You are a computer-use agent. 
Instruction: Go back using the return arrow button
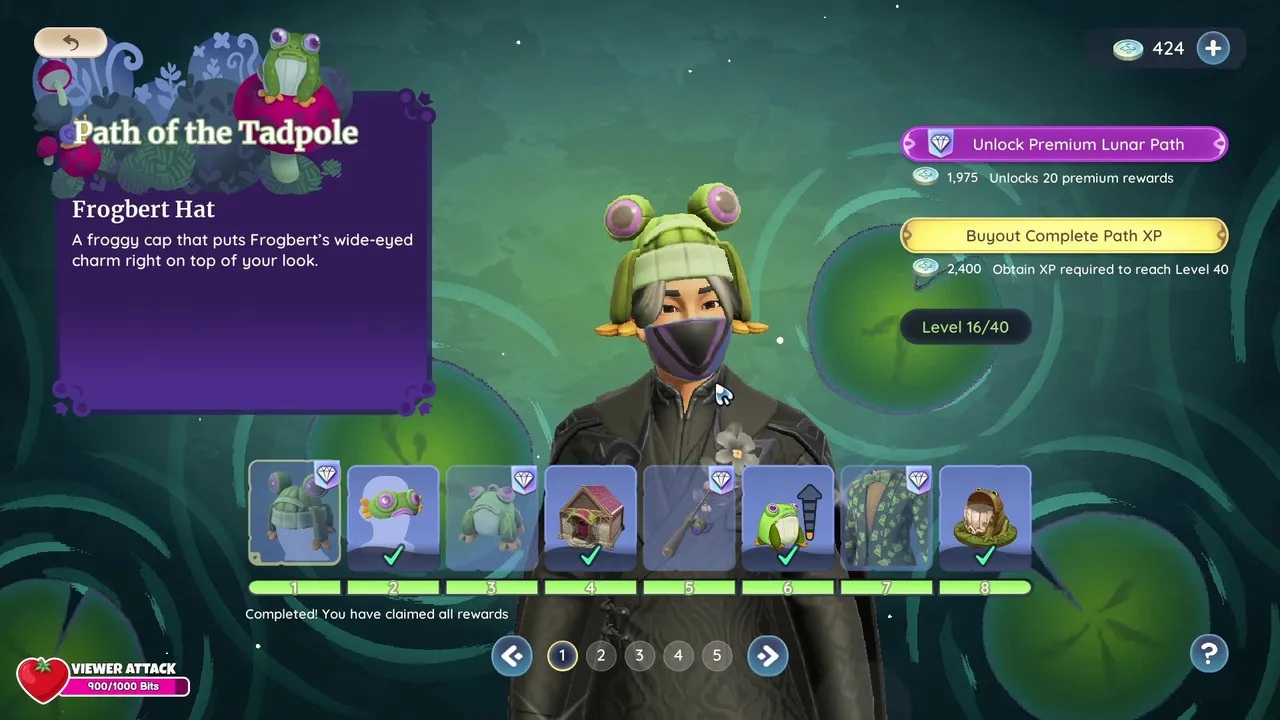(70, 42)
